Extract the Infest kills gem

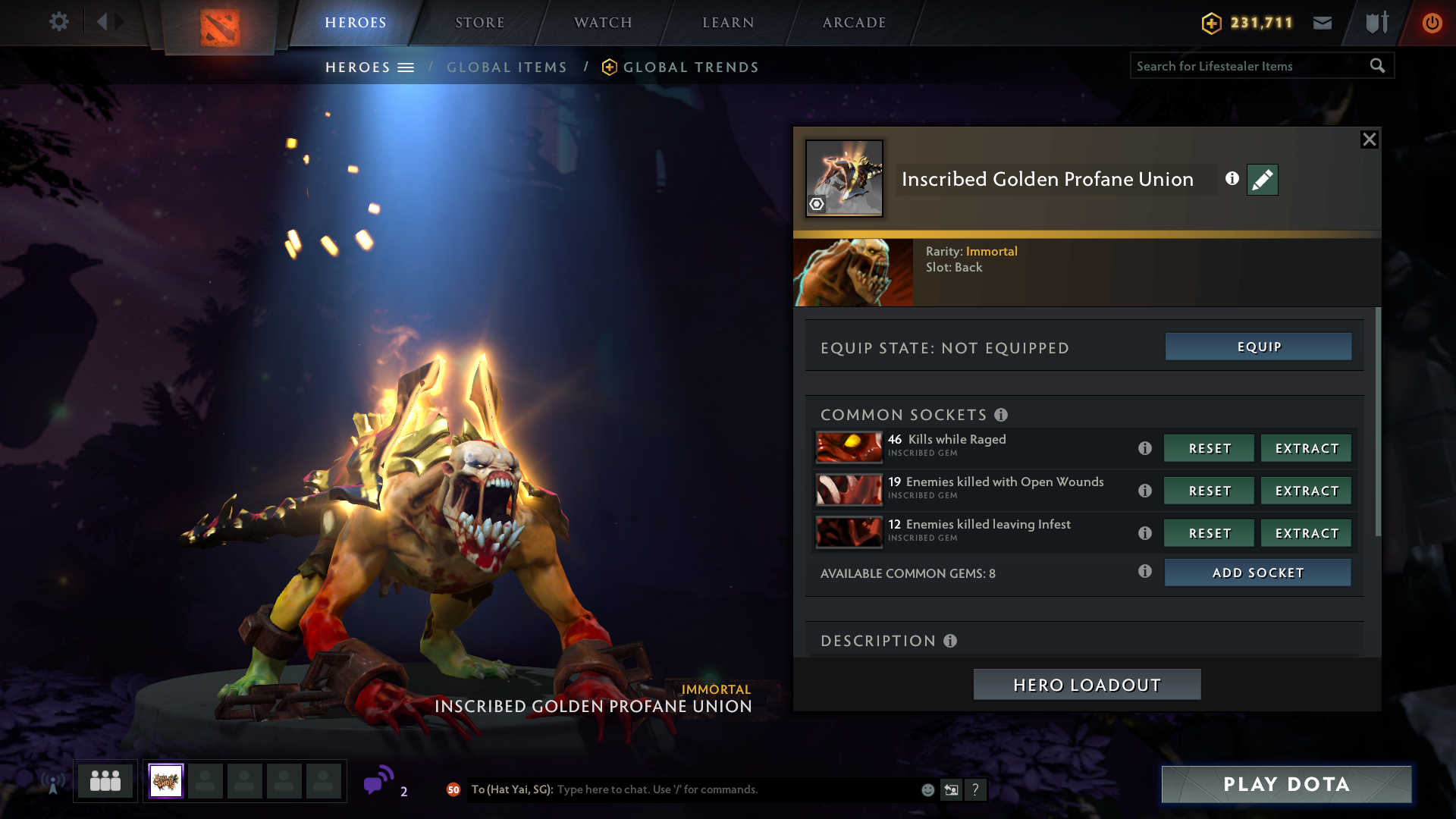click(x=1306, y=533)
